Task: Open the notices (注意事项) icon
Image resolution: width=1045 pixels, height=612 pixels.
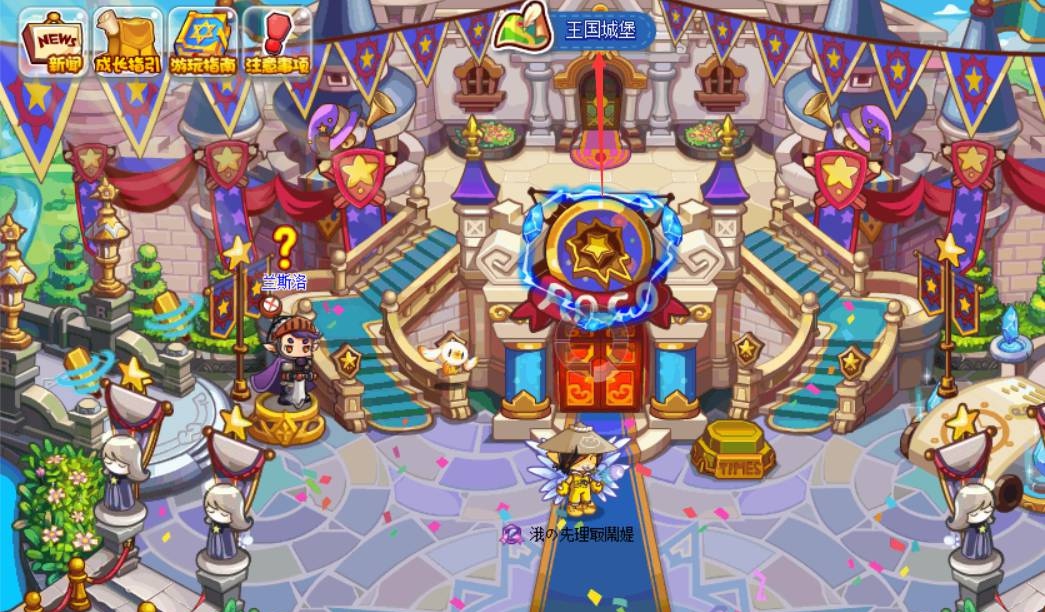Action: point(277,42)
